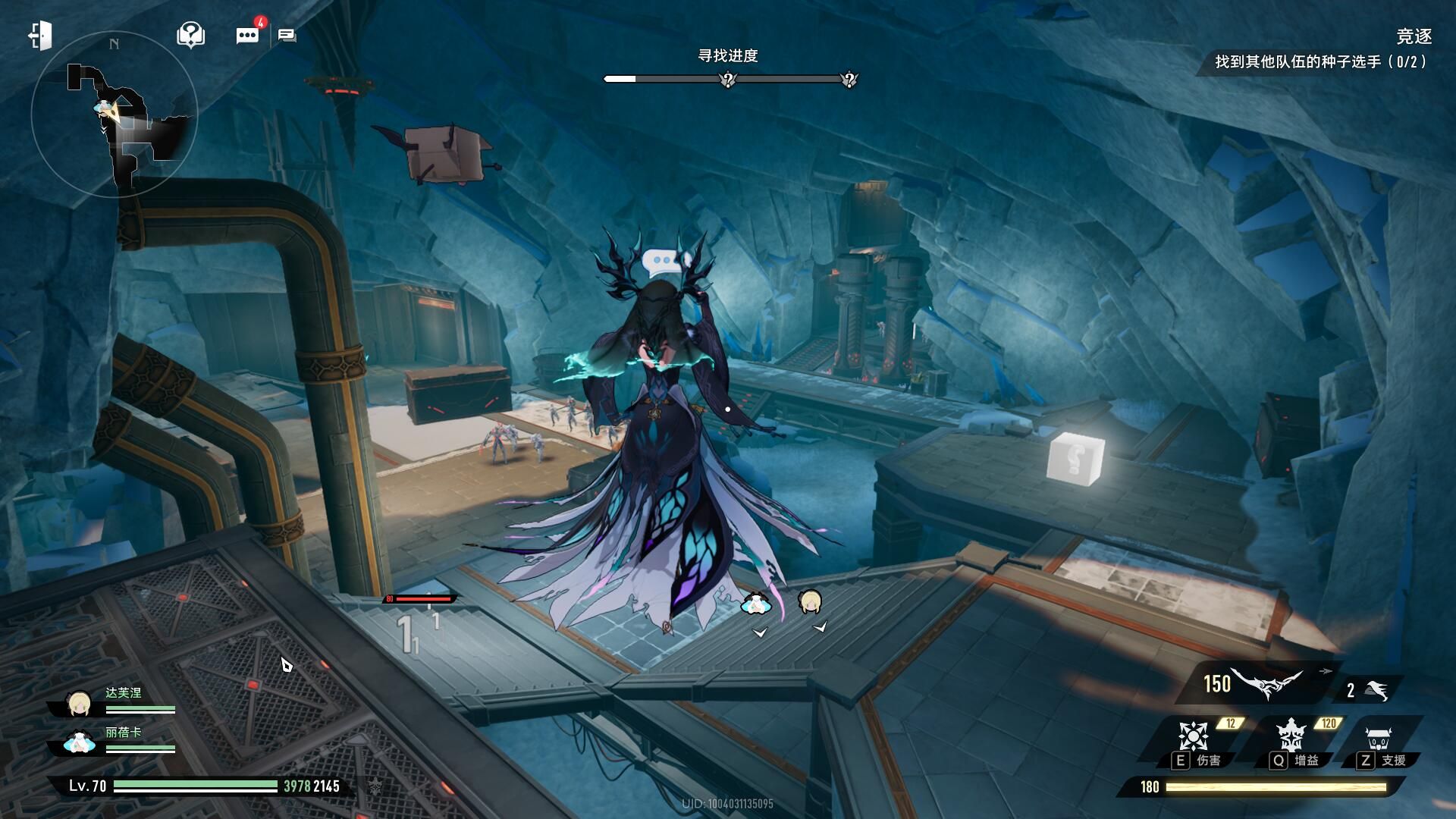Select the 找到其他队伍的种子选手 objective tracker
This screenshot has height=819, width=1456.
[1319, 62]
